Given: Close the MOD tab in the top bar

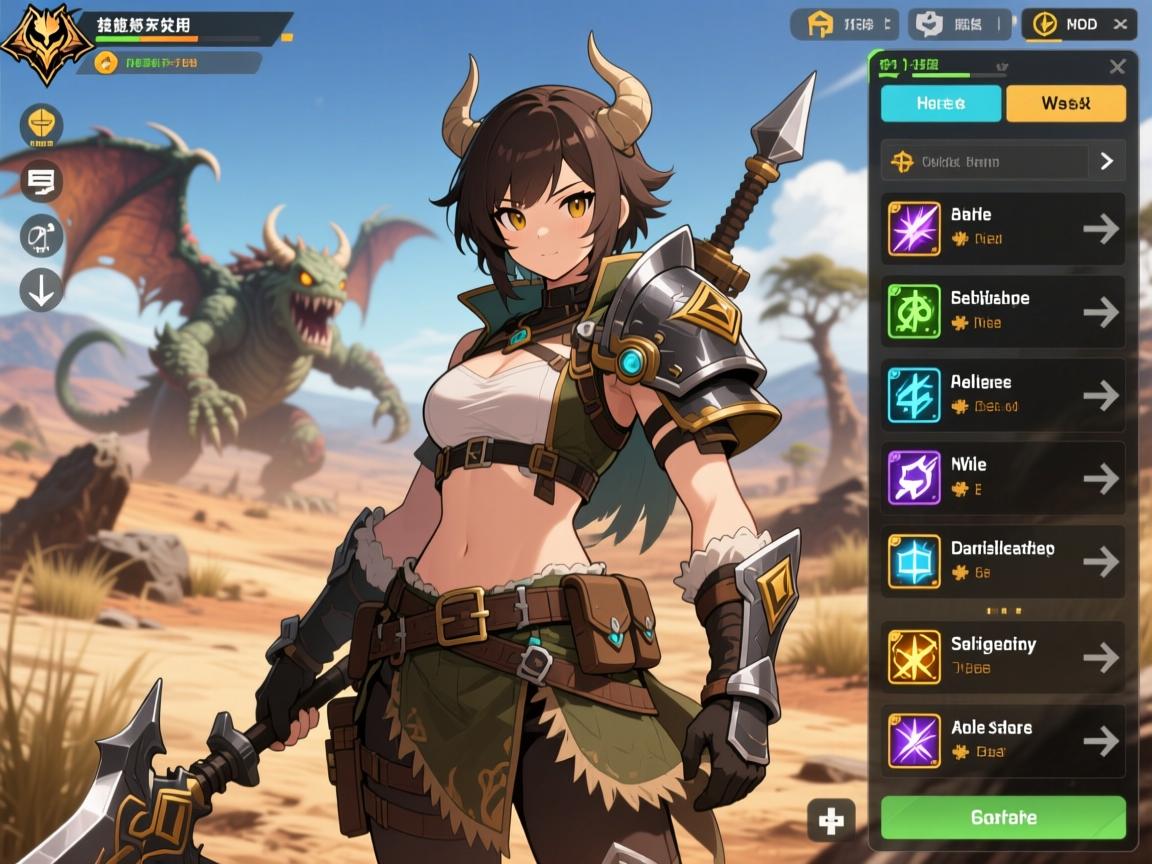Looking at the screenshot, I should [1120, 24].
